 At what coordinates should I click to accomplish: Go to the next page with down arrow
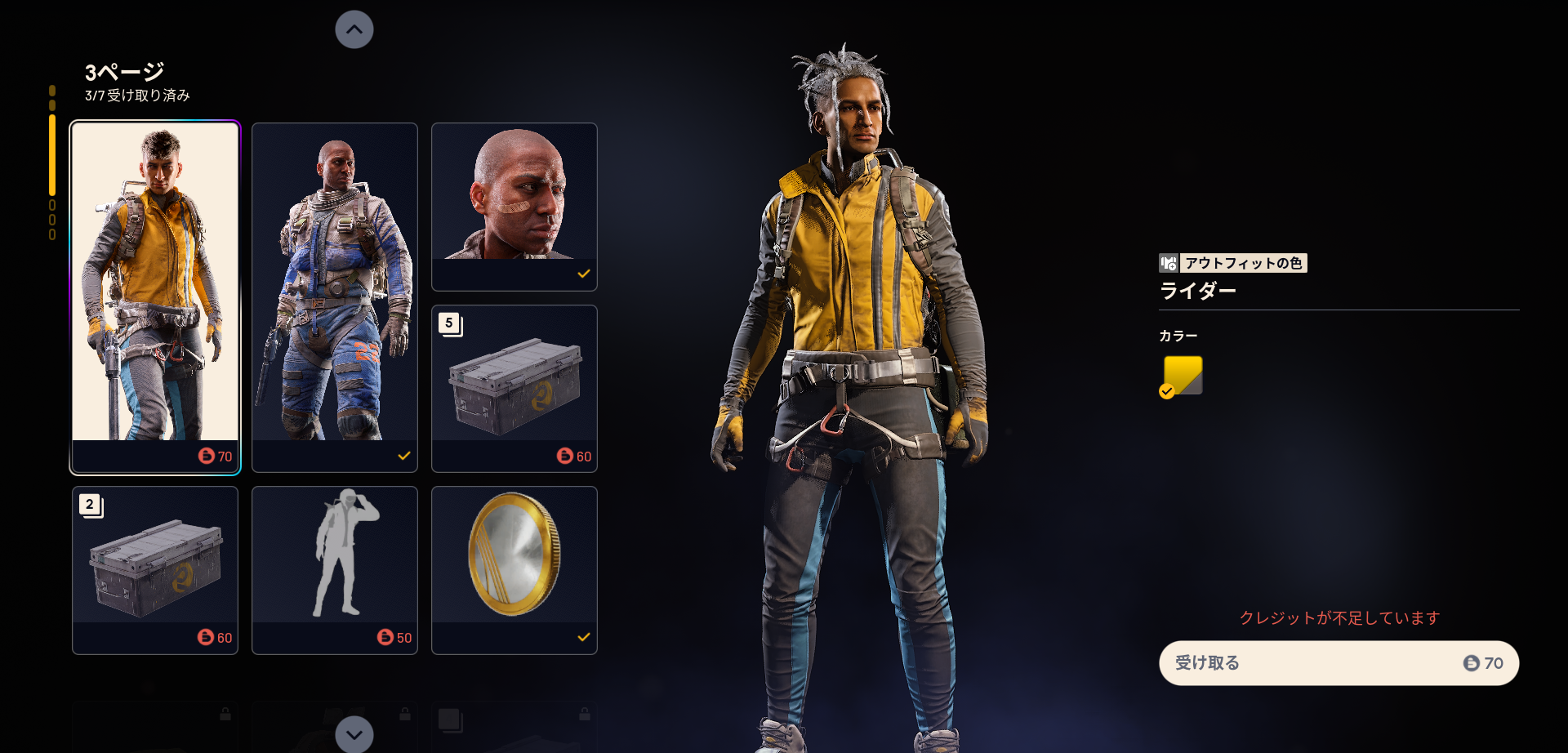(354, 734)
